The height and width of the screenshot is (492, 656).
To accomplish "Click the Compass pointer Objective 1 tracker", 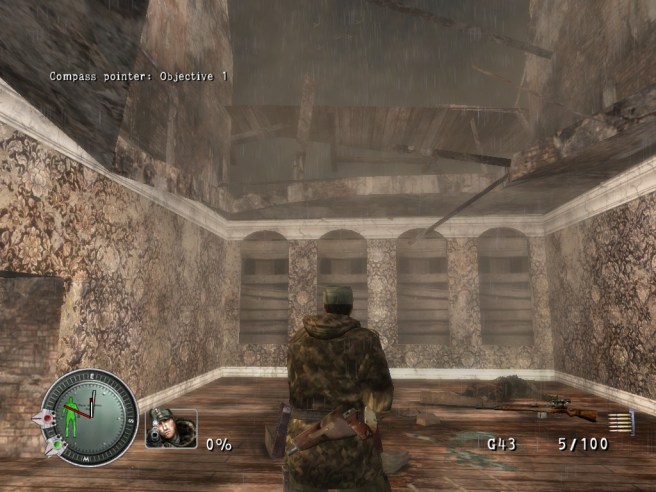I will 139,76.
